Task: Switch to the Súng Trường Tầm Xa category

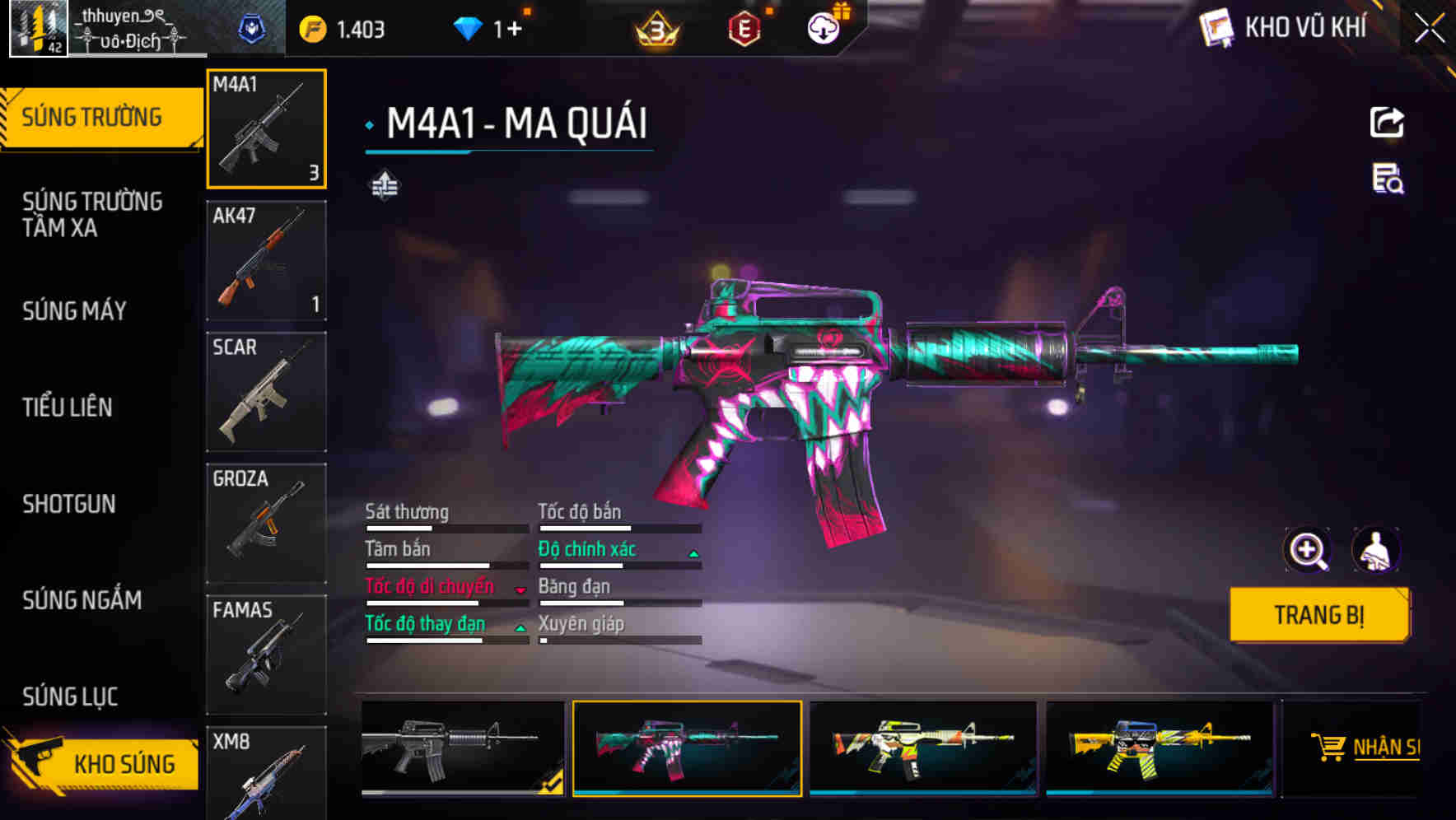Action: point(92,214)
